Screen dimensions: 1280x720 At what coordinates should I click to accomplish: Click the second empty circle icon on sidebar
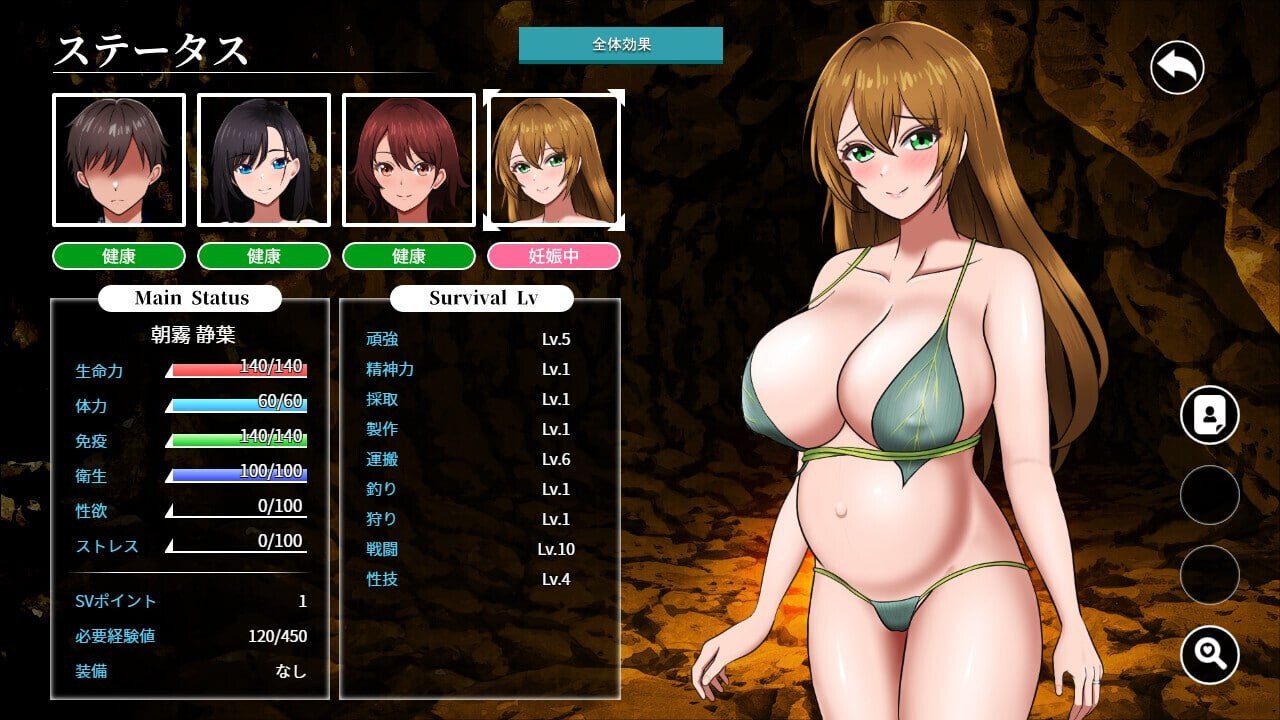click(1209, 575)
